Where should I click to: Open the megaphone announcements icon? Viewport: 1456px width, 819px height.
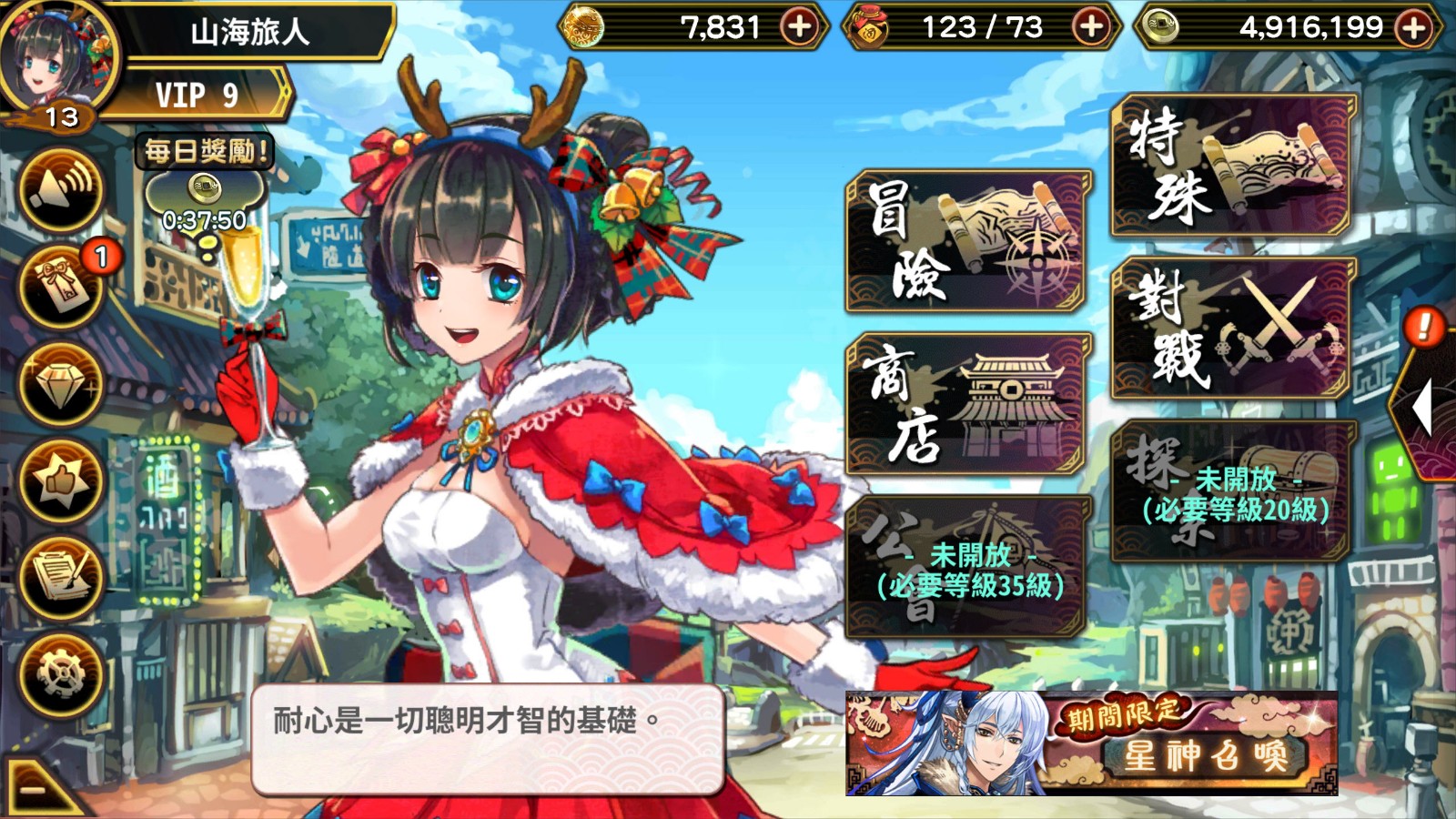(x=61, y=188)
